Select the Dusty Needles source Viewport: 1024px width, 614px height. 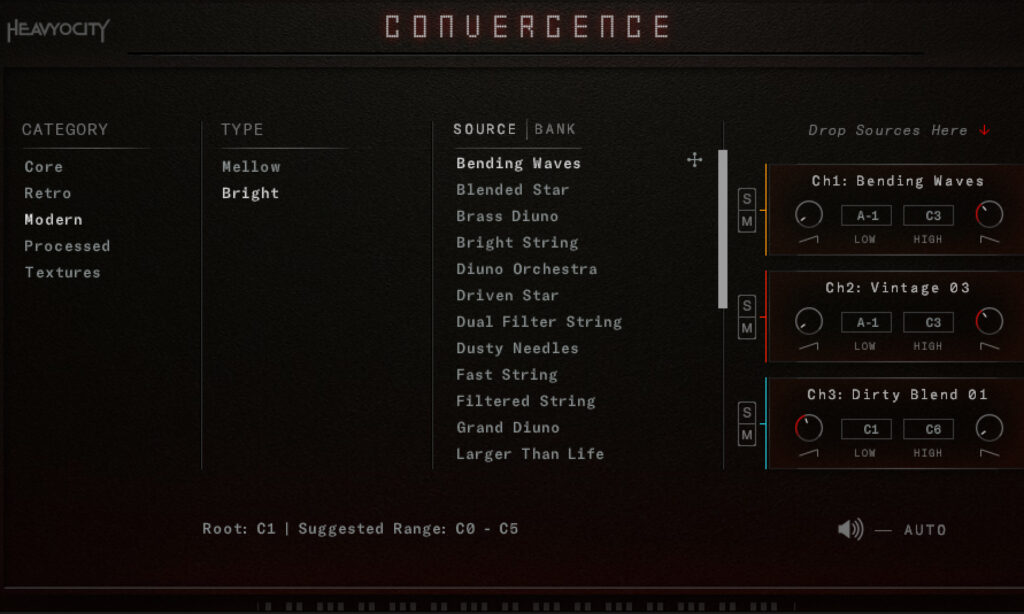click(x=517, y=348)
